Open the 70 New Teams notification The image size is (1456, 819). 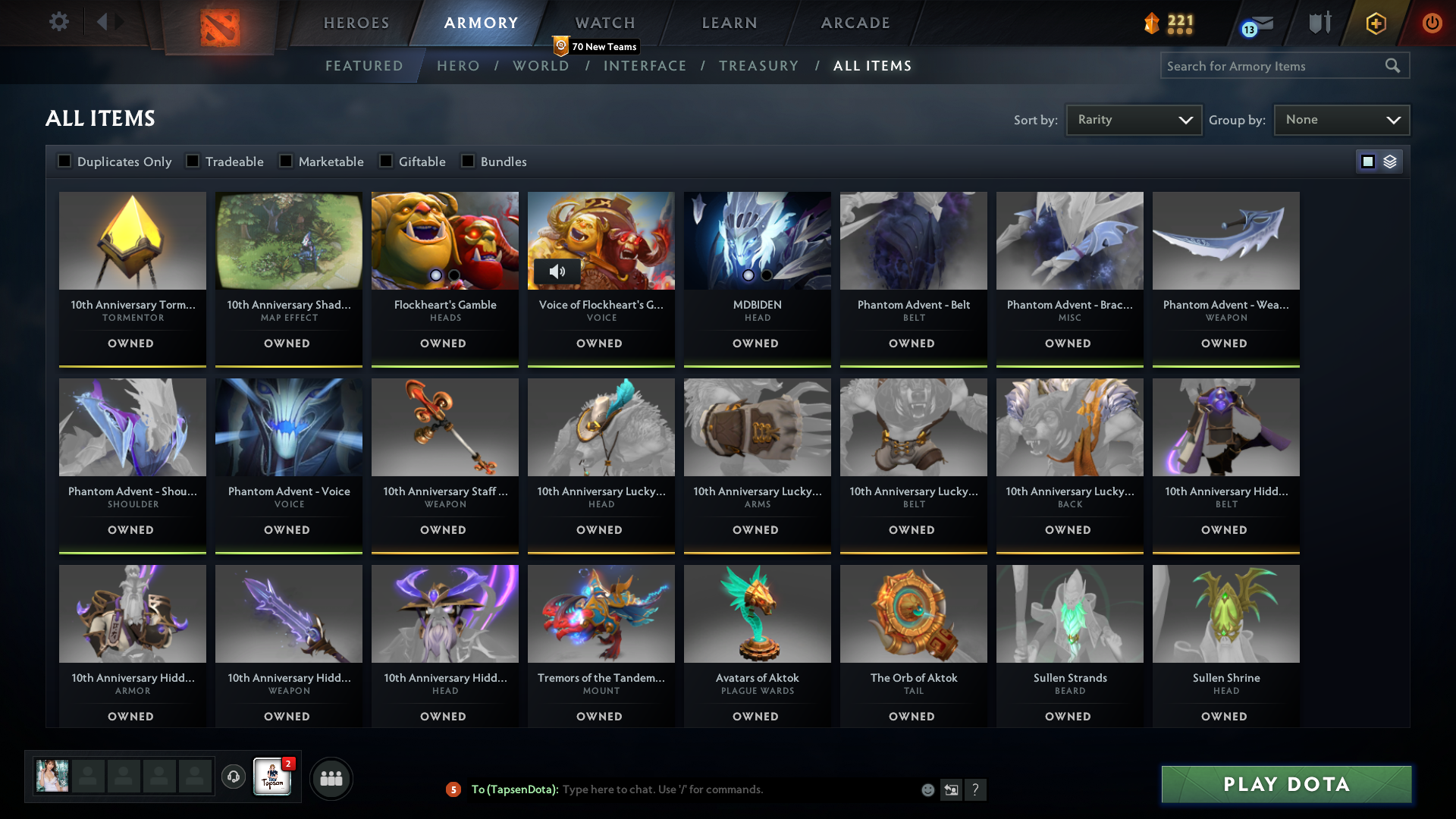[597, 46]
